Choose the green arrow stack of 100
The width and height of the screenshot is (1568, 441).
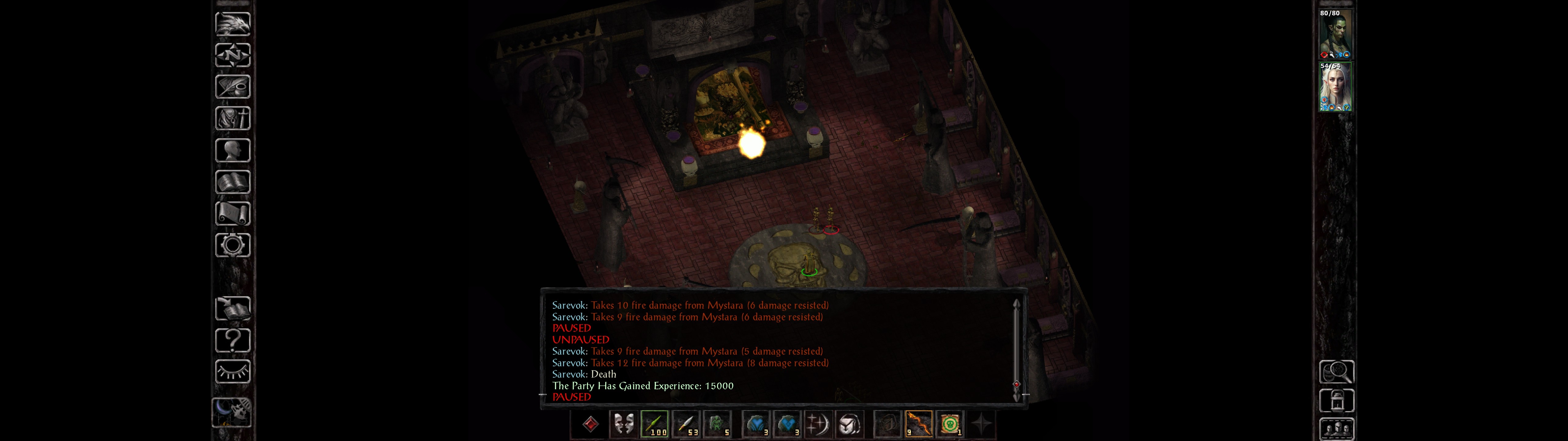pos(654,424)
